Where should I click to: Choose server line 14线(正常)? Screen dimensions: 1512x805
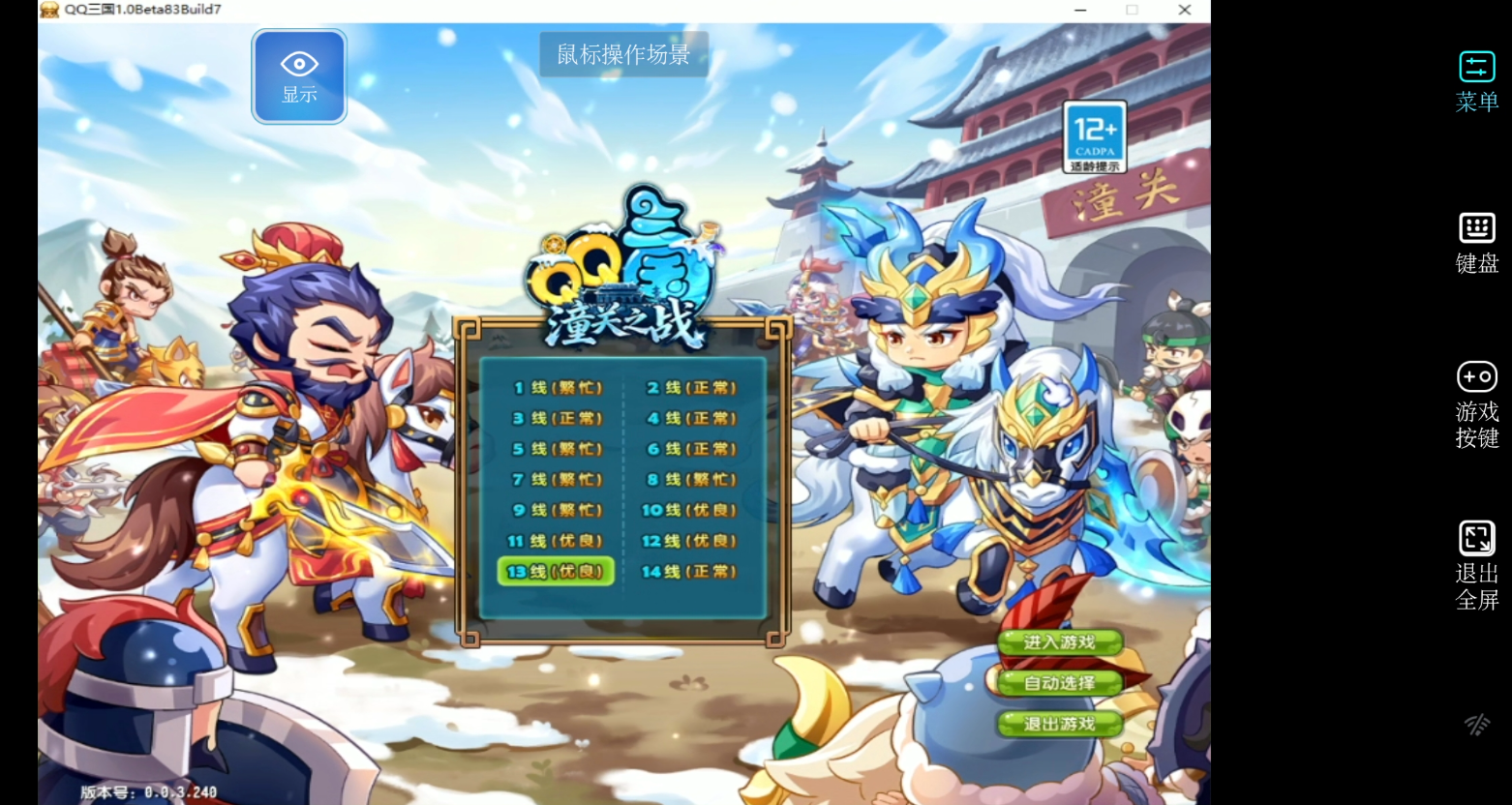tap(689, 571)
